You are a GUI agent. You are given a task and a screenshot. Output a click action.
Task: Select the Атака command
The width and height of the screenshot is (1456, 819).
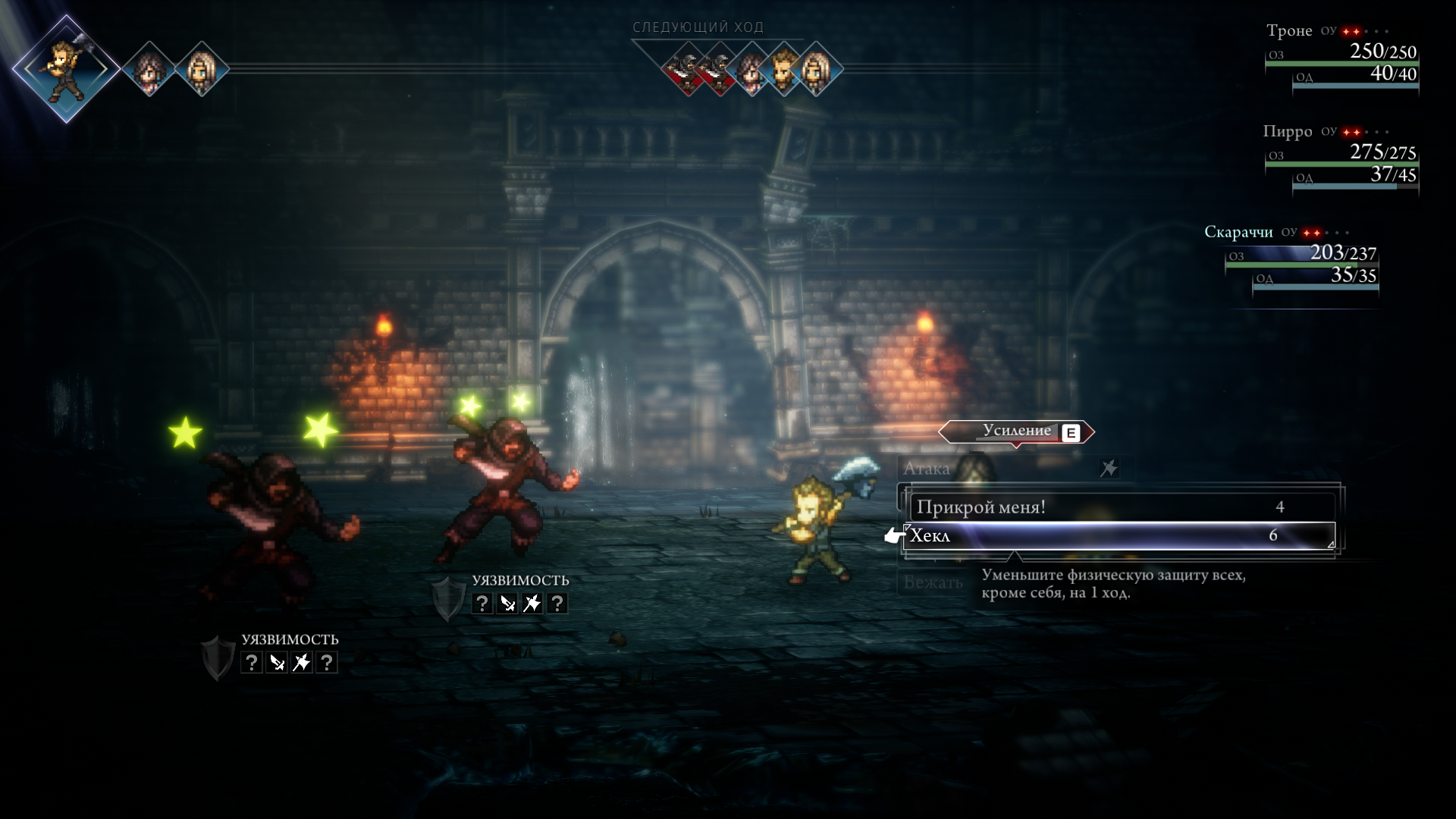pyautogui.click(x=927, y=469)
